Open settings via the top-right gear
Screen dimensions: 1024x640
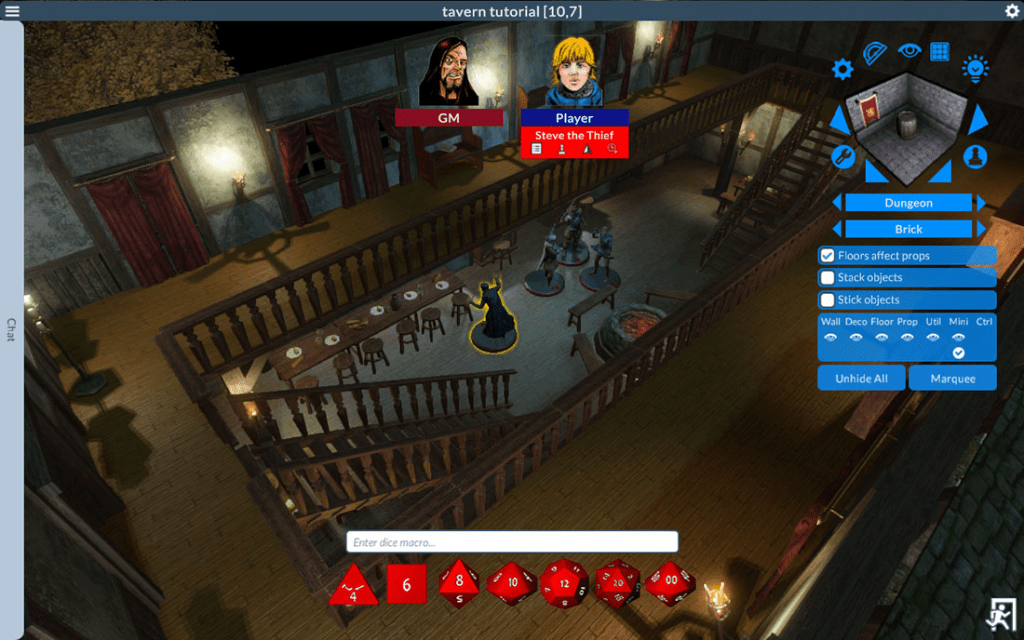tap(1011, 10)
